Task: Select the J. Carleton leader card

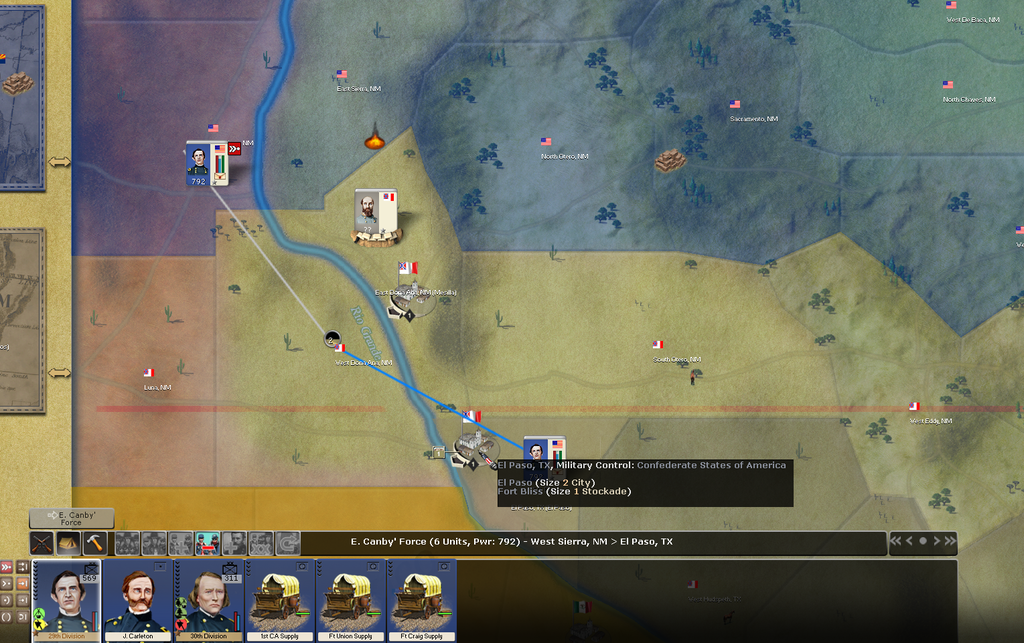Action: pyautogui.click(x=139, y=598)
